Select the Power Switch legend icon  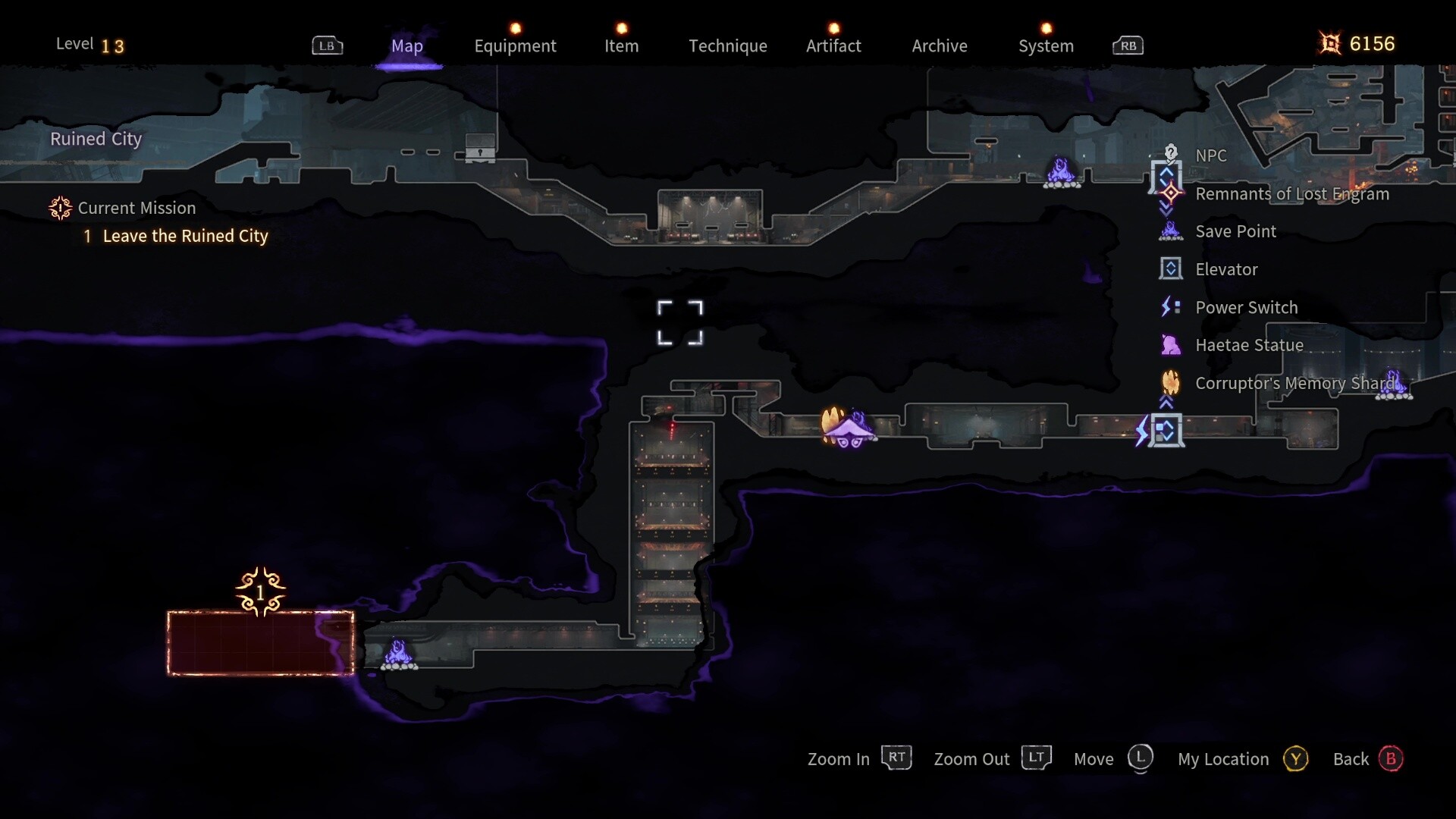point(1172,307)
